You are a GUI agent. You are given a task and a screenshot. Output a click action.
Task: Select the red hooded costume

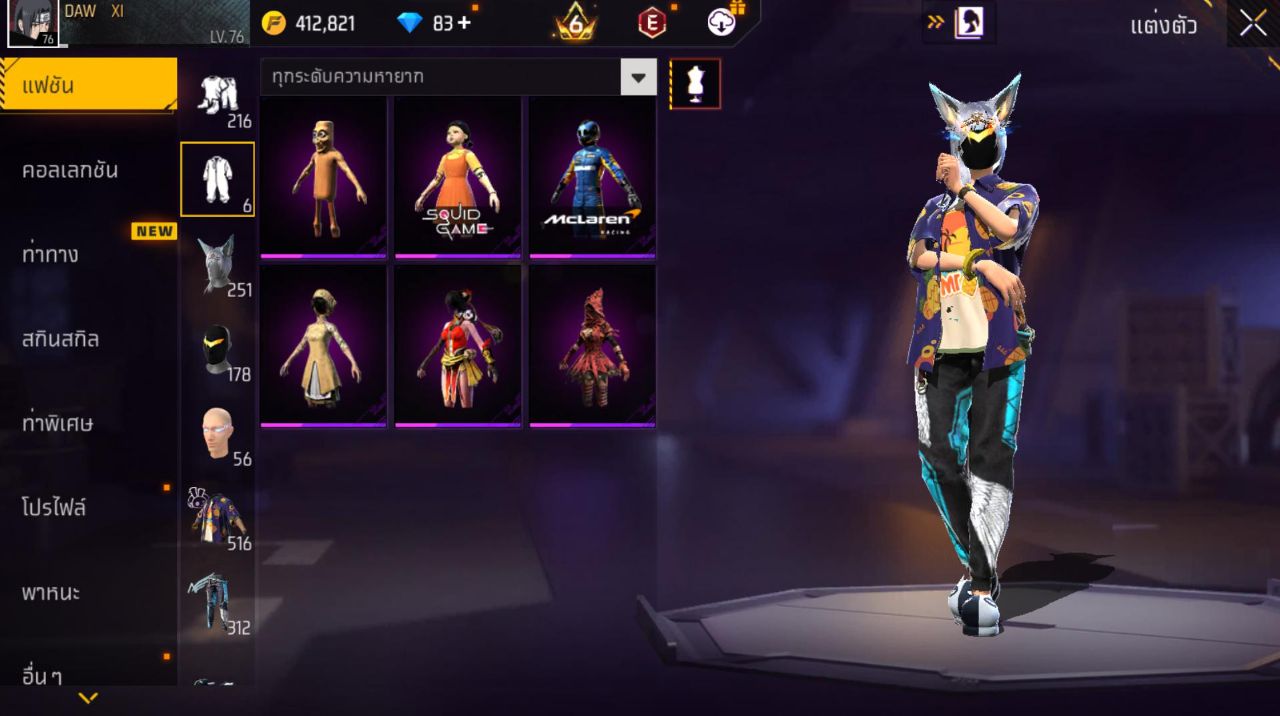[592, 345]
